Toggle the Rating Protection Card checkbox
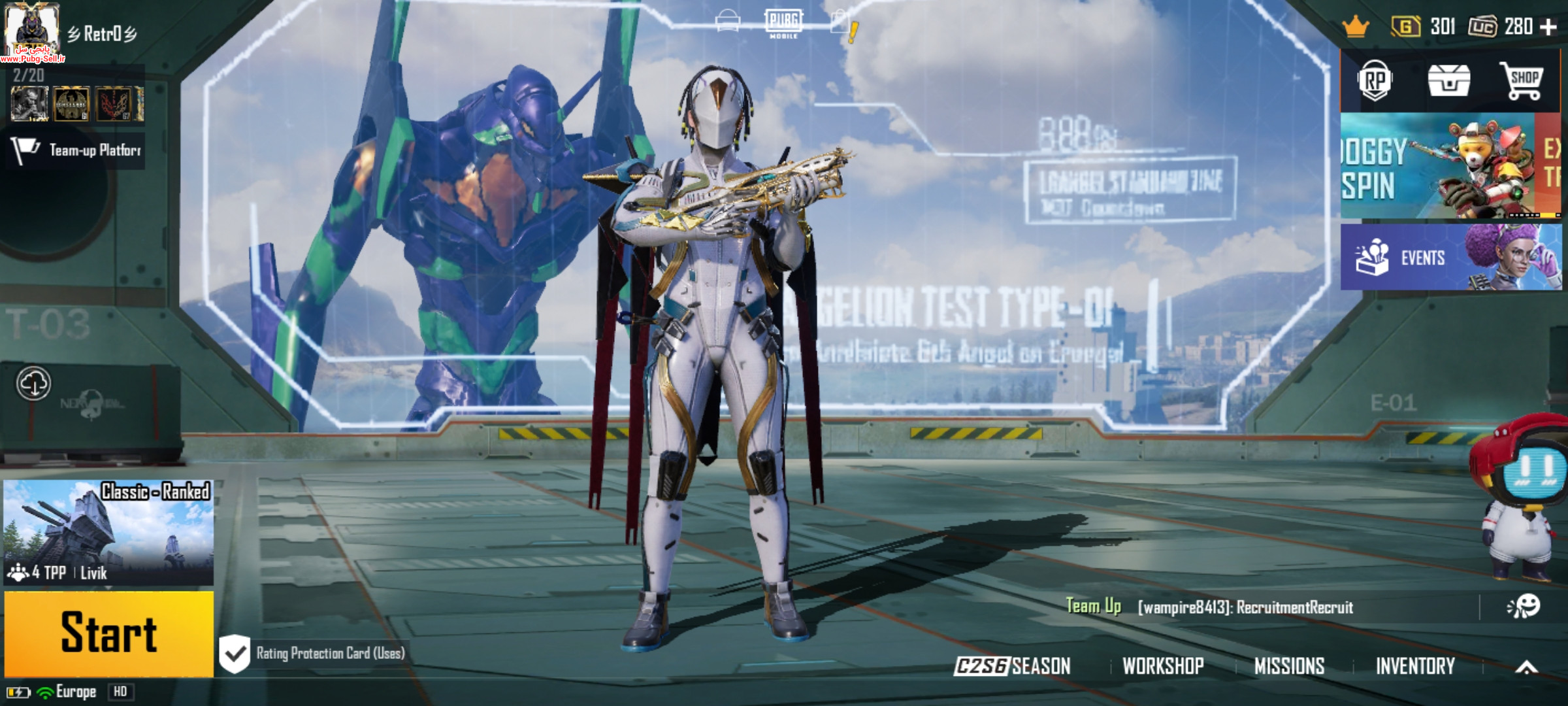The width and height of the screenshot is (1568, 706). click(235, 653)
